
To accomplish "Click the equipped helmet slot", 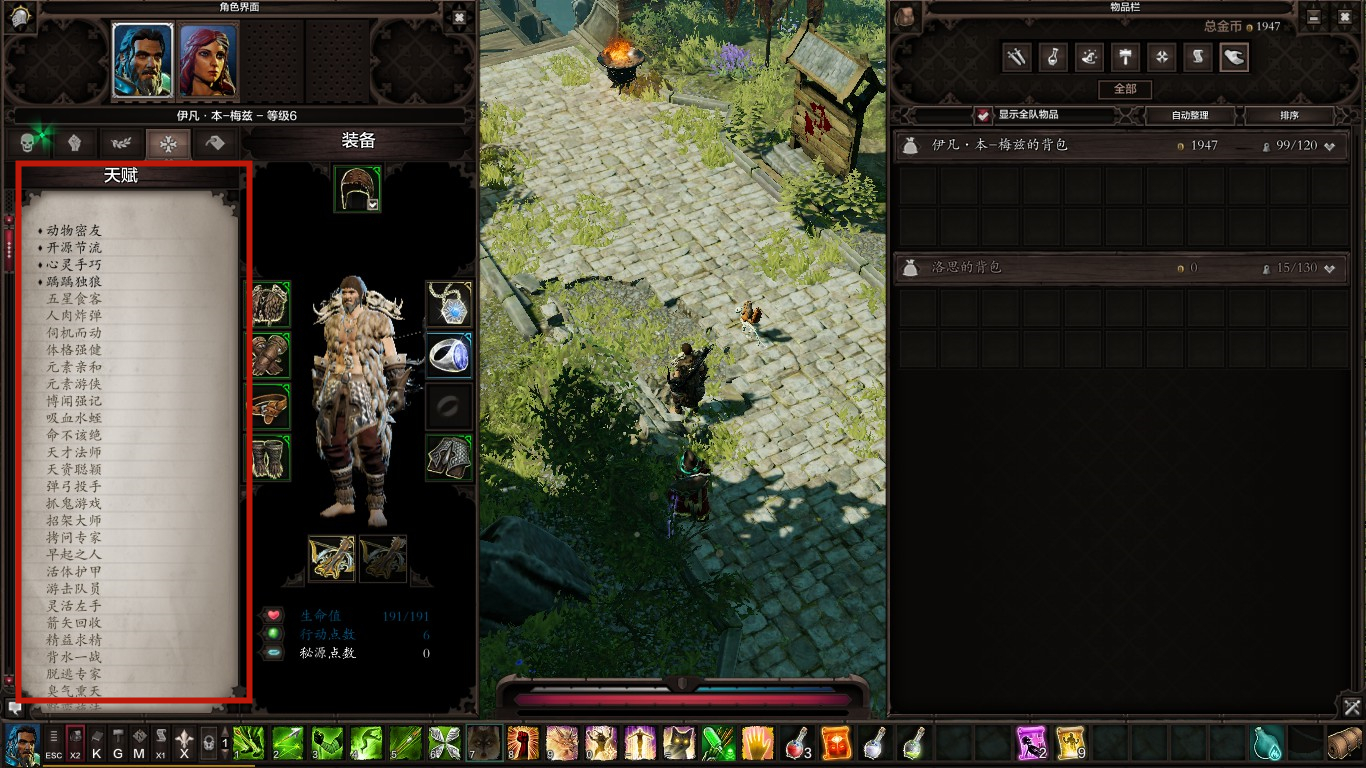I will click(x=357, y=188).
